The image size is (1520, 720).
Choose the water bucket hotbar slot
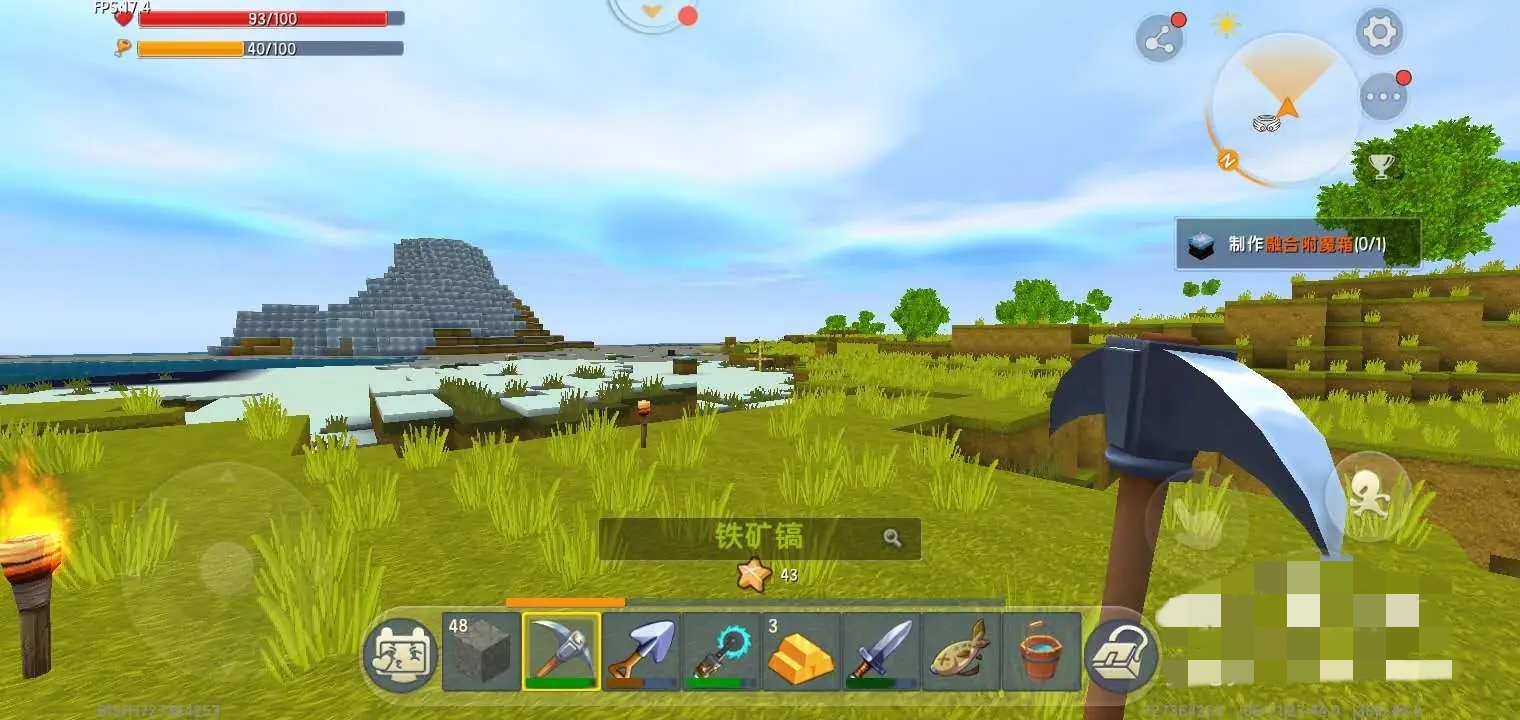click(1041, 651)
